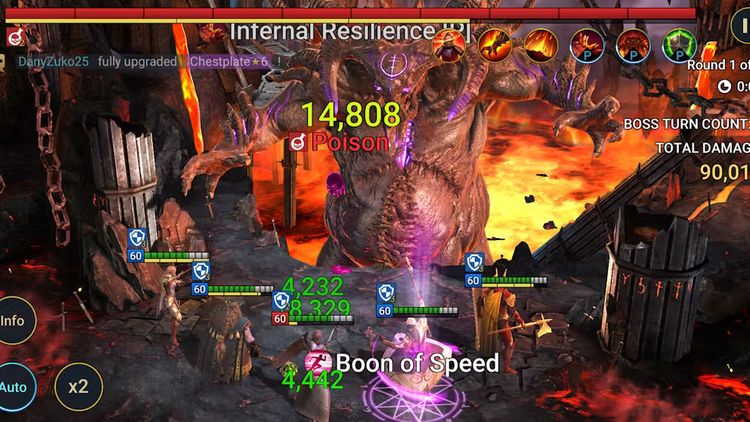
Task: Inspect the boss's red demon face skill
Action: (x=449, y=43)
